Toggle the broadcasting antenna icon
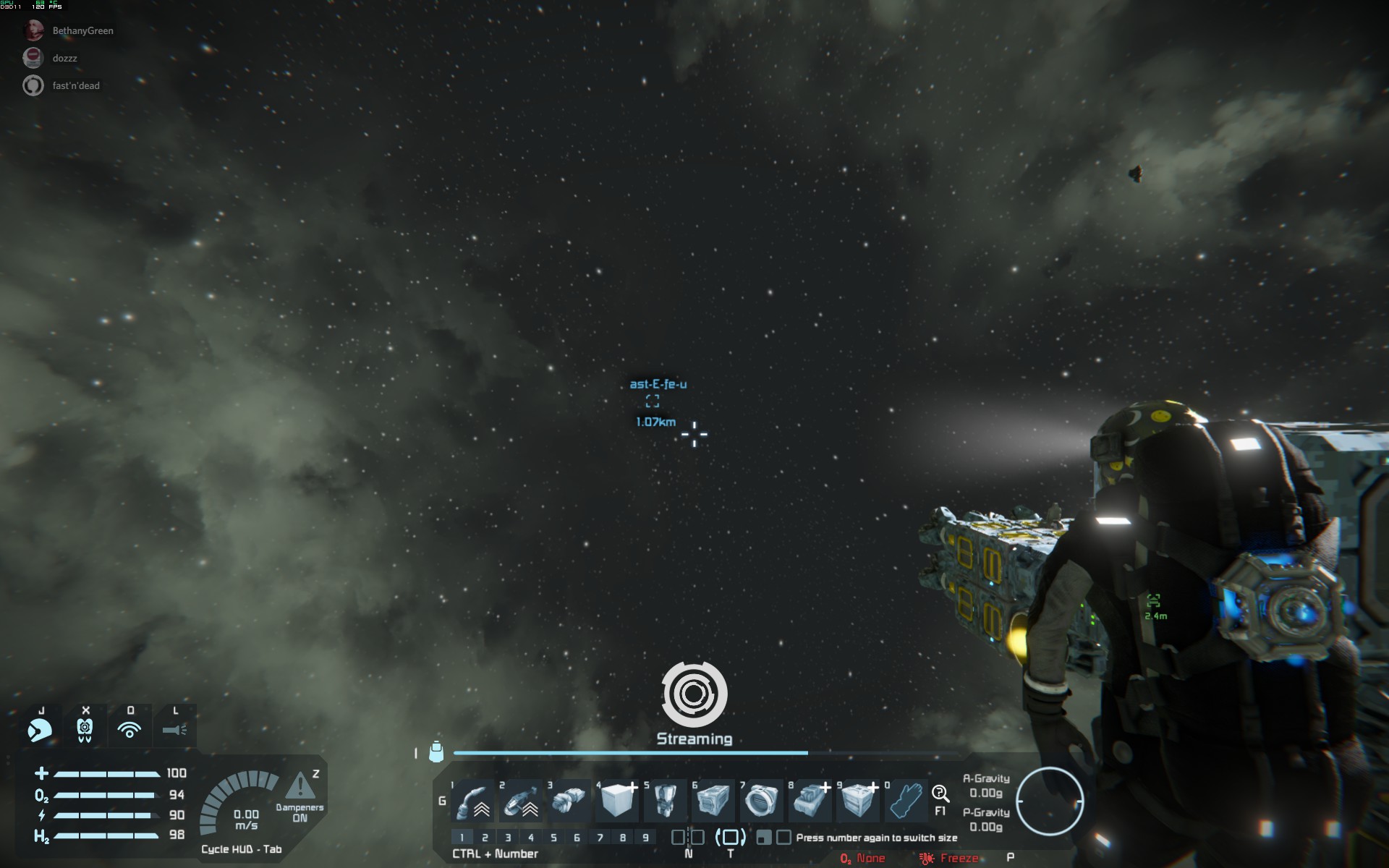Image resolution: width=1389 pixels, height=868 pixels. 129,730
